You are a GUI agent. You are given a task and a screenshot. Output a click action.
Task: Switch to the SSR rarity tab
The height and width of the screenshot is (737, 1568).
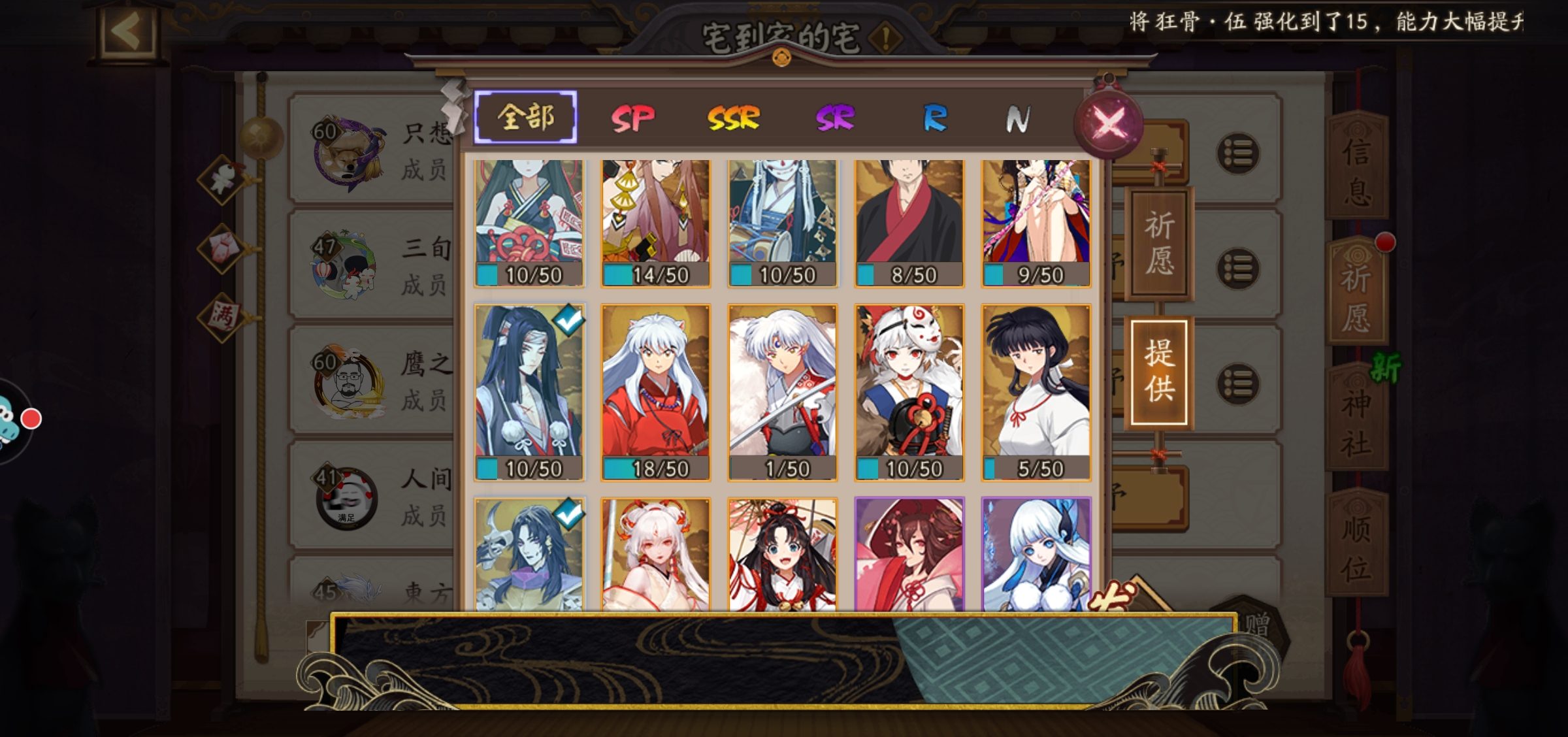734,119
